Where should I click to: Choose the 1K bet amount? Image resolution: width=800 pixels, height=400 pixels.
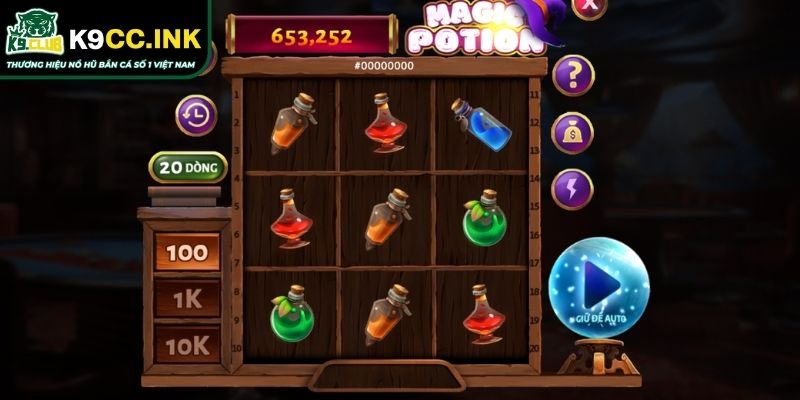[187, 297]
